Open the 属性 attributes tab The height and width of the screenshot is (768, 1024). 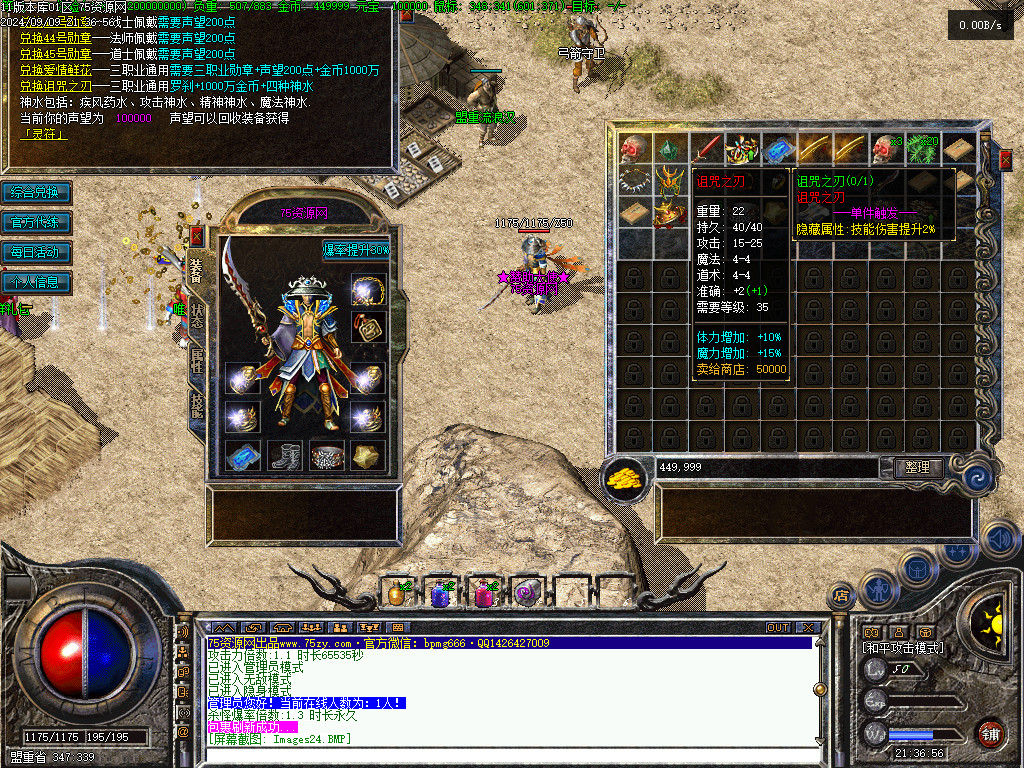[x=197, y=358]
